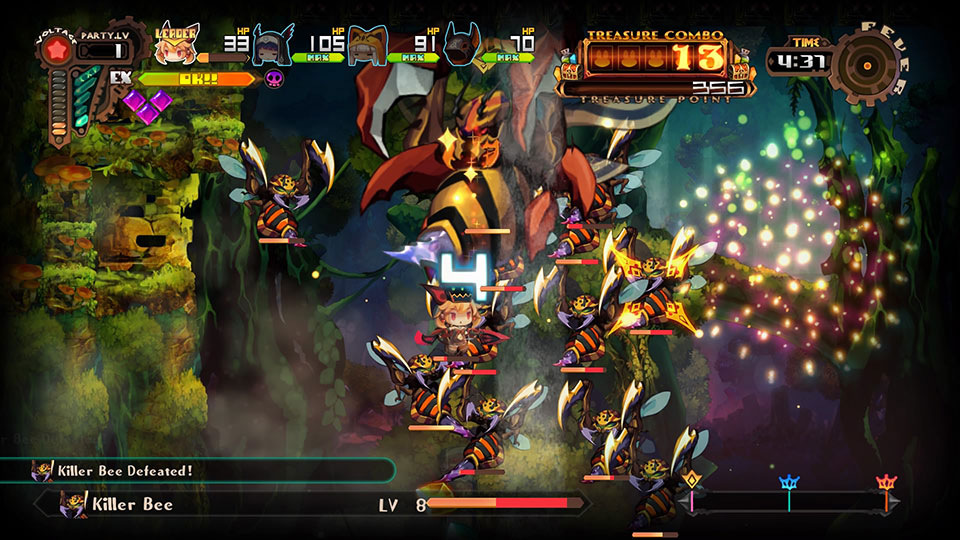Click the blue trident marker on the track
Screen dimensions: 960x540
789,485
